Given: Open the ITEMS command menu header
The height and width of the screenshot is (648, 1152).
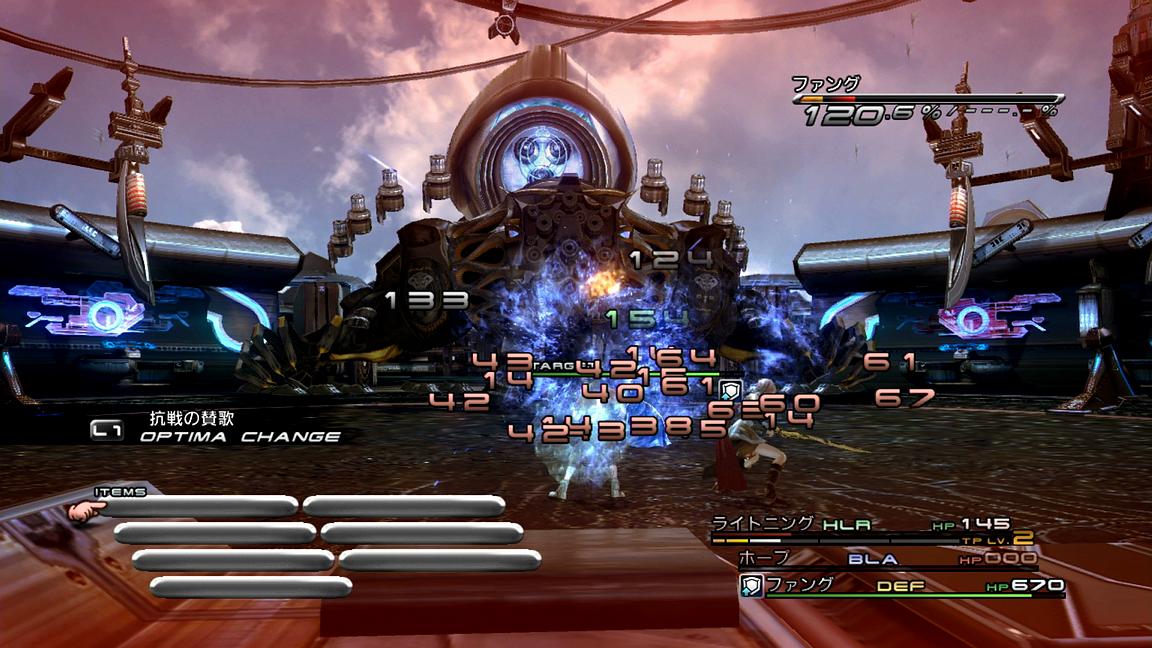Looking at the screenshot, I should pyautogui.click(x=121, y=492).
